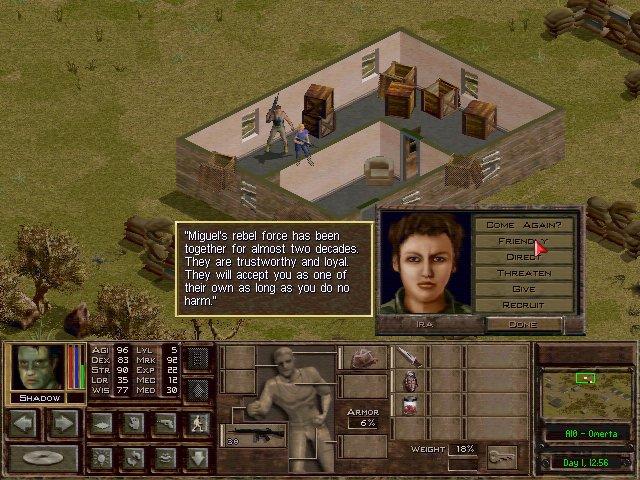Recruit Ira via dialogue option
The height and width of the screenshot is (480, 640).
tap(523, 304)
